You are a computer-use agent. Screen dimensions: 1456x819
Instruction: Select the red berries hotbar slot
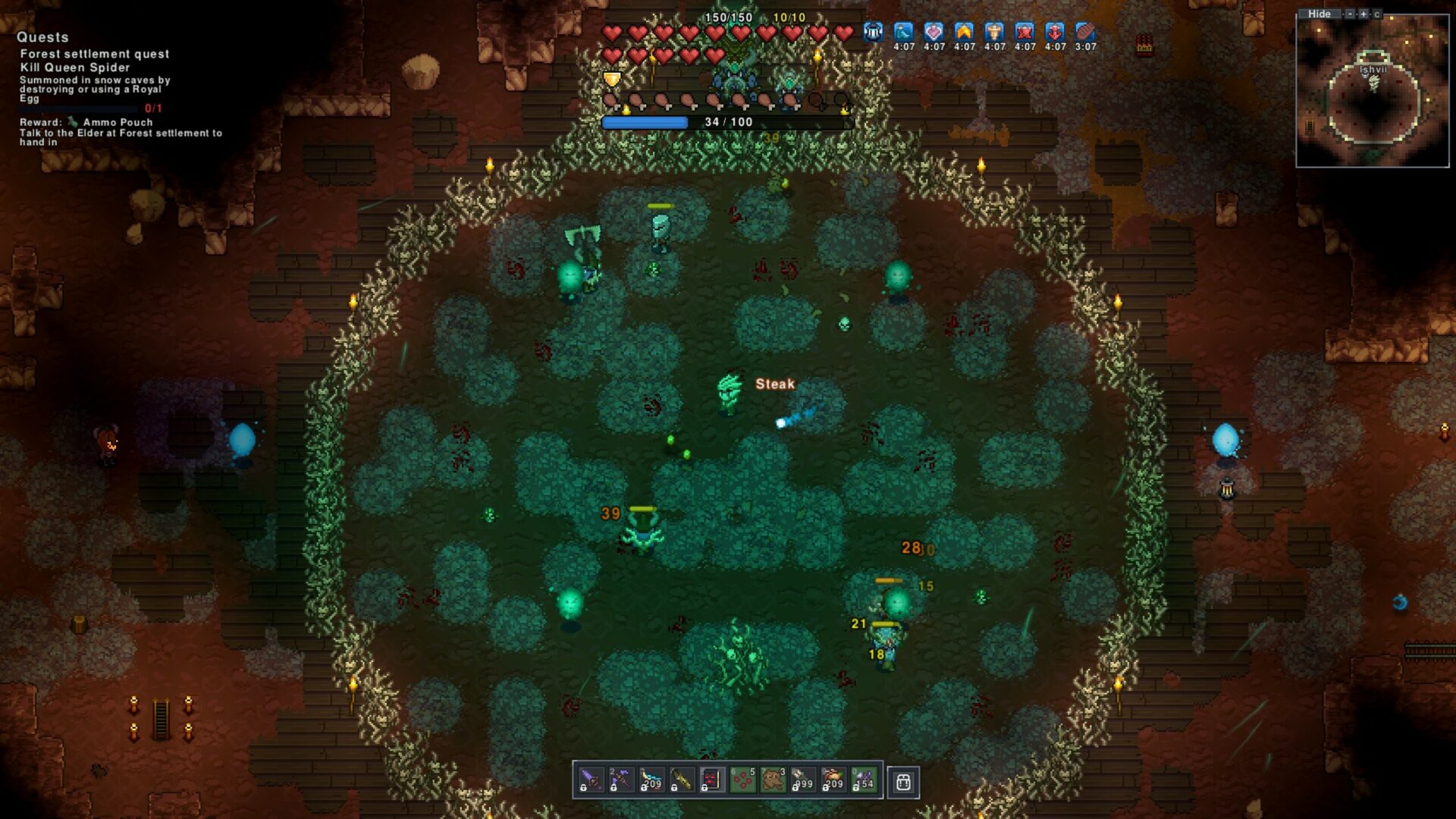[x=742, y=780]
